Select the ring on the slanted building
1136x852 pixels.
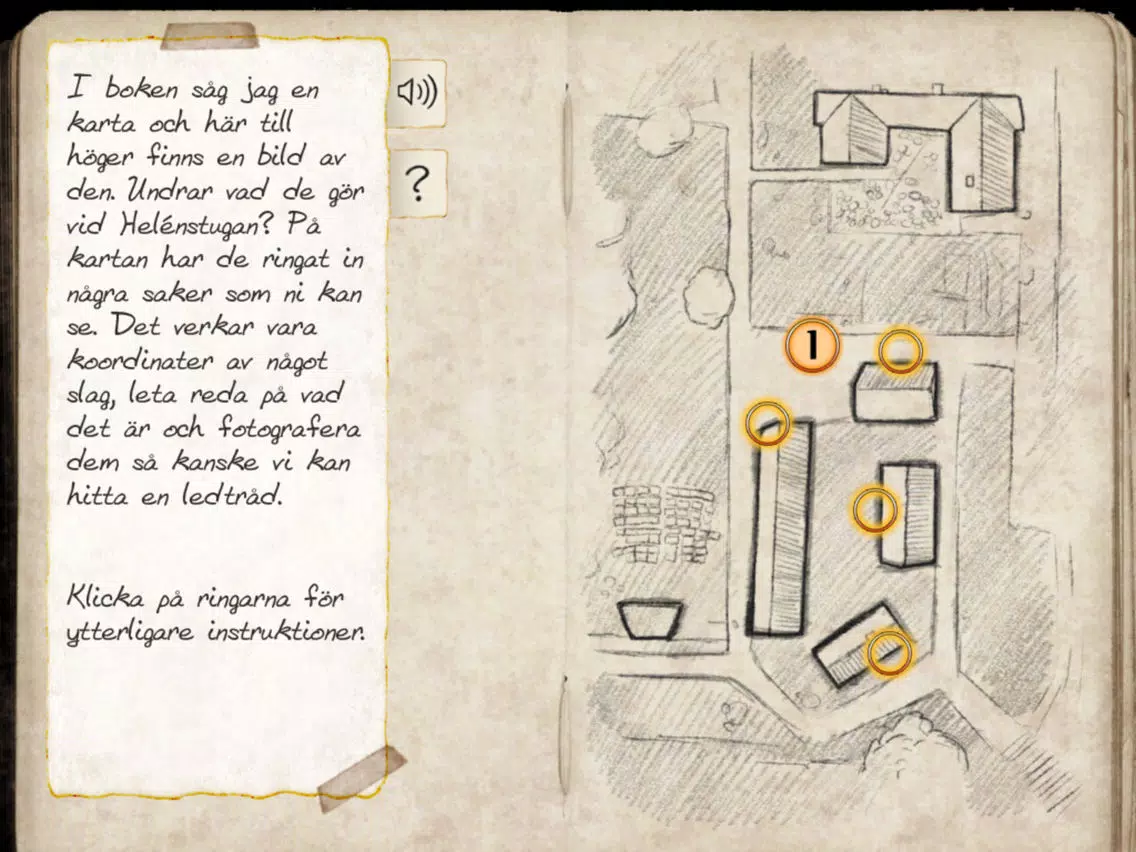[888, 652]
